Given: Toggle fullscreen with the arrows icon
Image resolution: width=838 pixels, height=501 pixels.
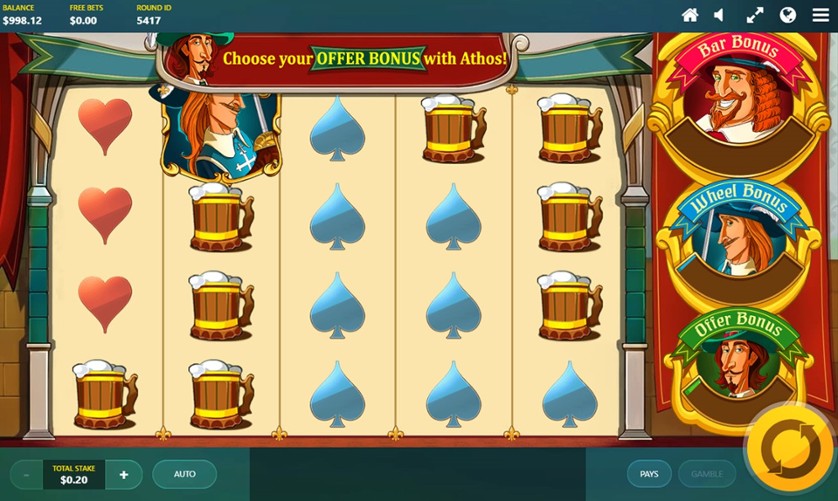Looking at the screenshot, I should coord(755,15).
